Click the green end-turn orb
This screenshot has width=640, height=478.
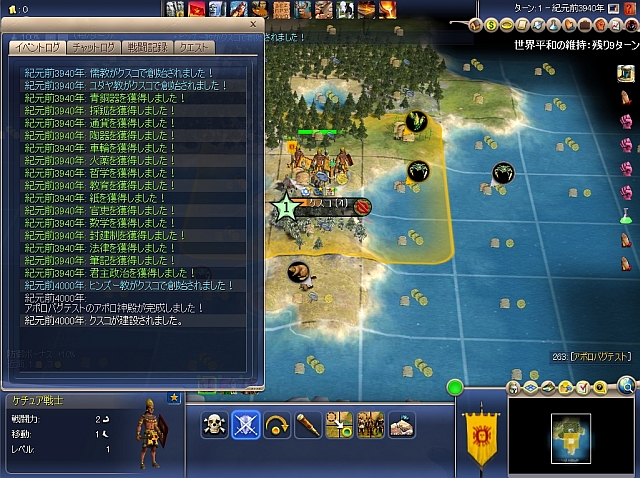pos(454,387)
